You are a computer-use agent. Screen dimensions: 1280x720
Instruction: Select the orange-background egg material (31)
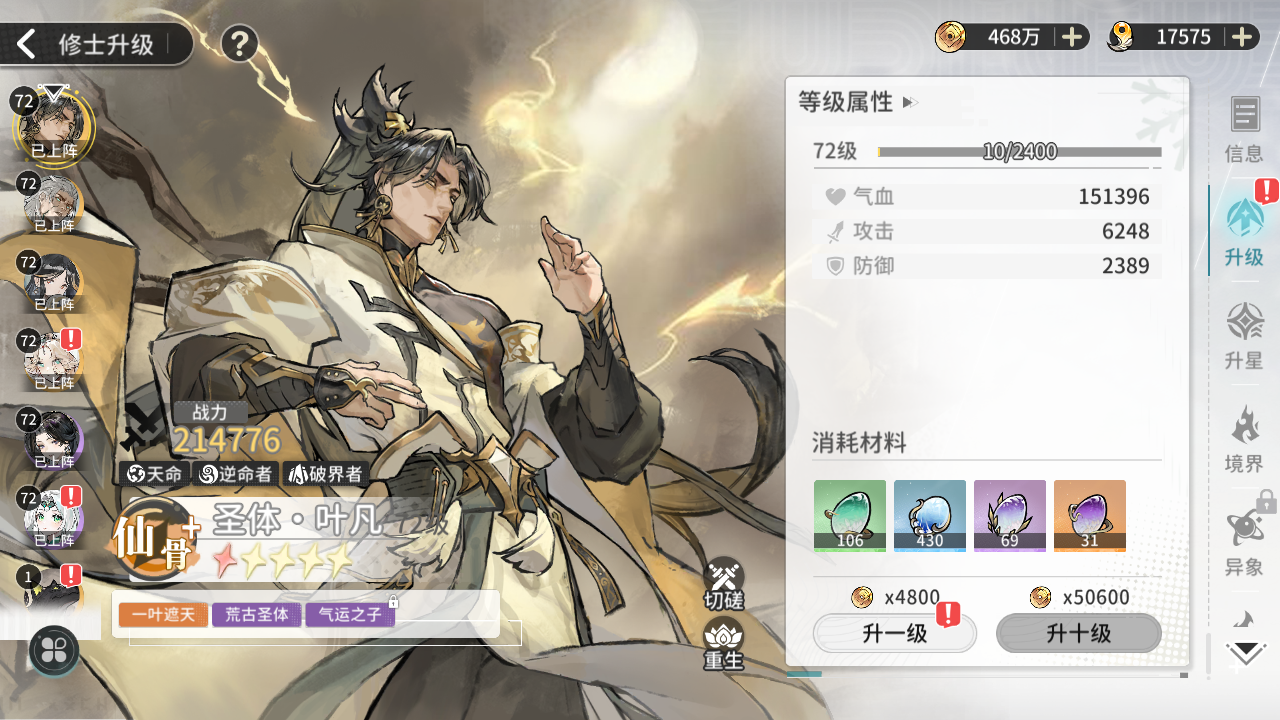[1090, 516]
